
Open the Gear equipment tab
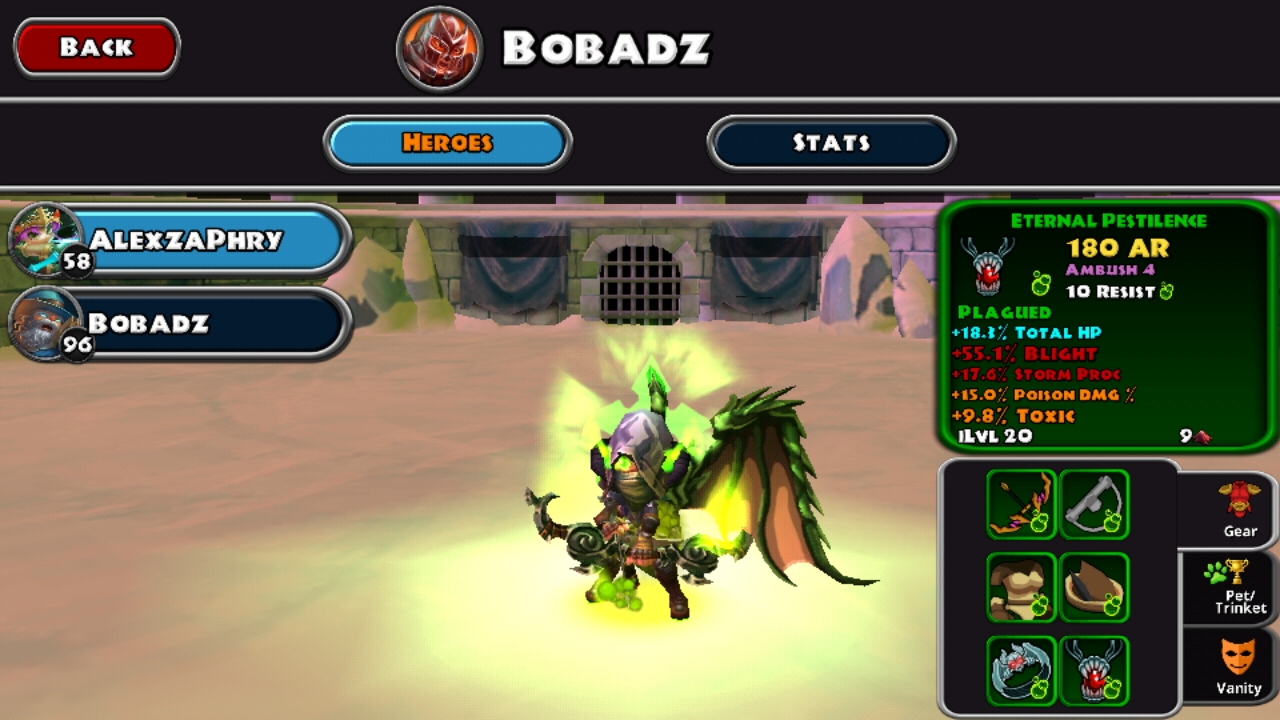coord(1238,510)
